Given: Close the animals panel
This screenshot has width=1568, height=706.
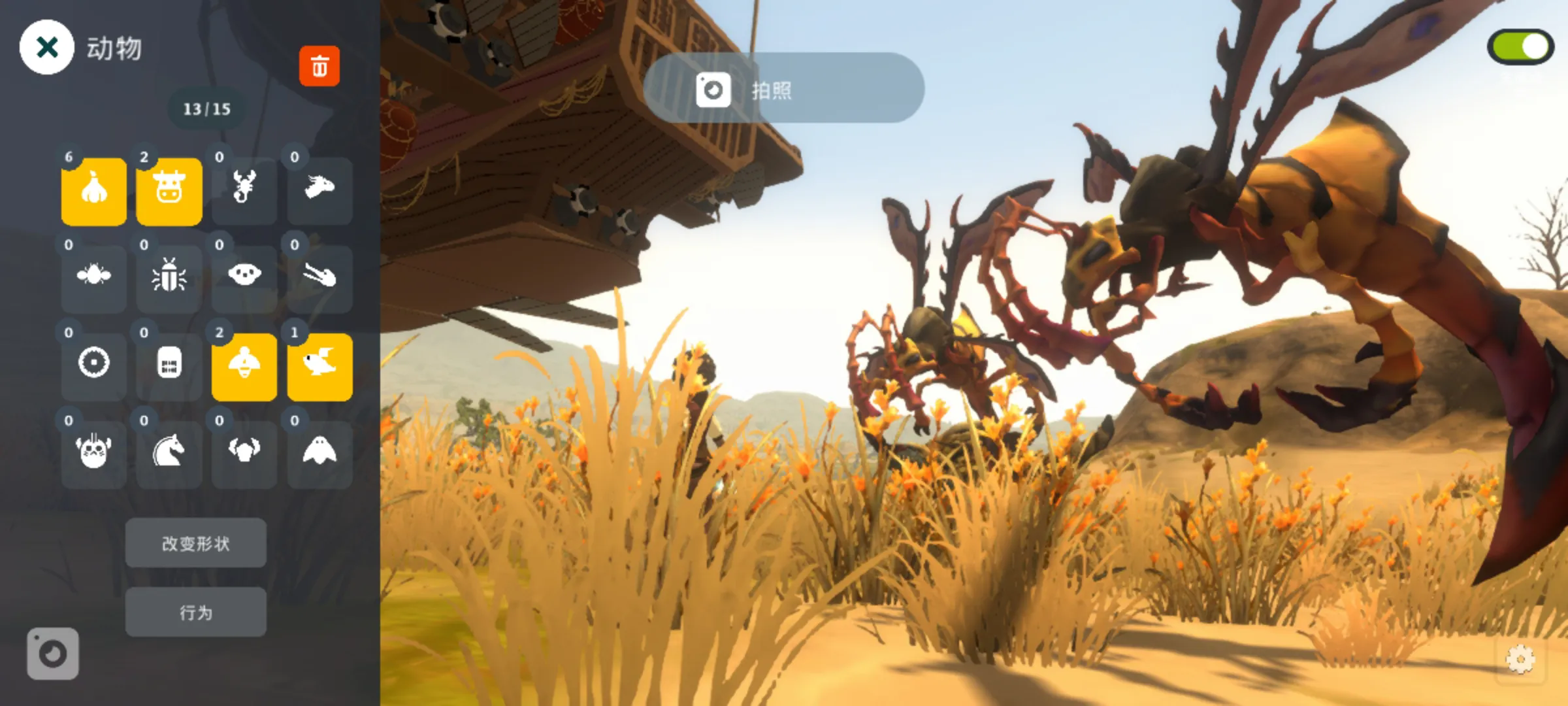Looking at the screenshot, I should point(46,47).
